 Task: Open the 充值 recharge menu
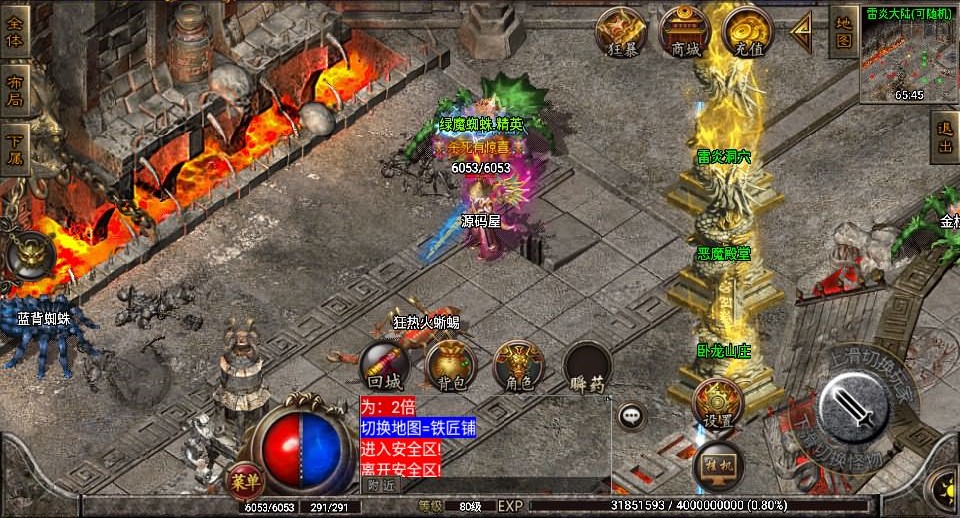pos(747,31)
